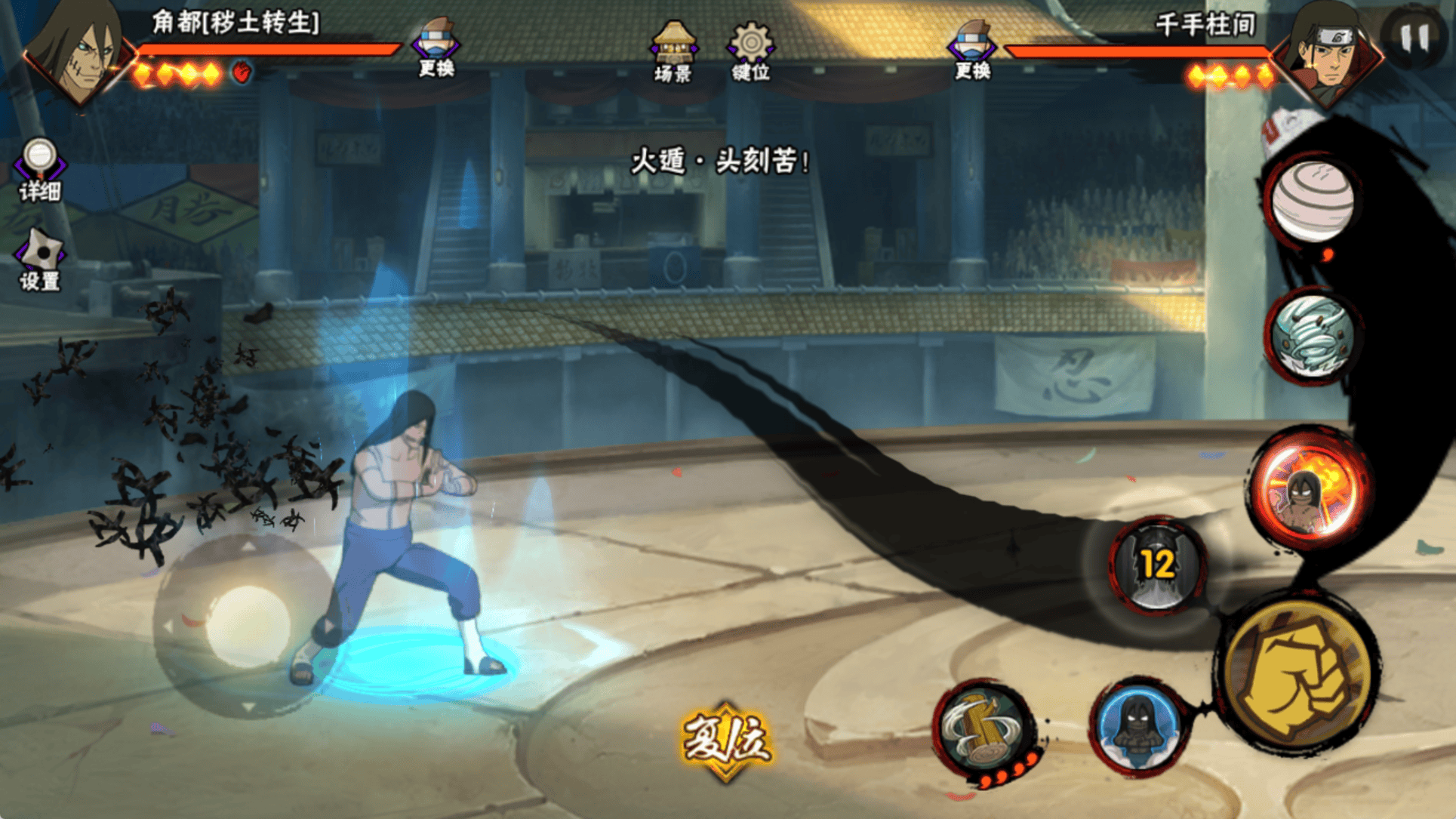Open the 详细 details panel
This screenshot has height=819, width=1456.
(x=39, y=170)
